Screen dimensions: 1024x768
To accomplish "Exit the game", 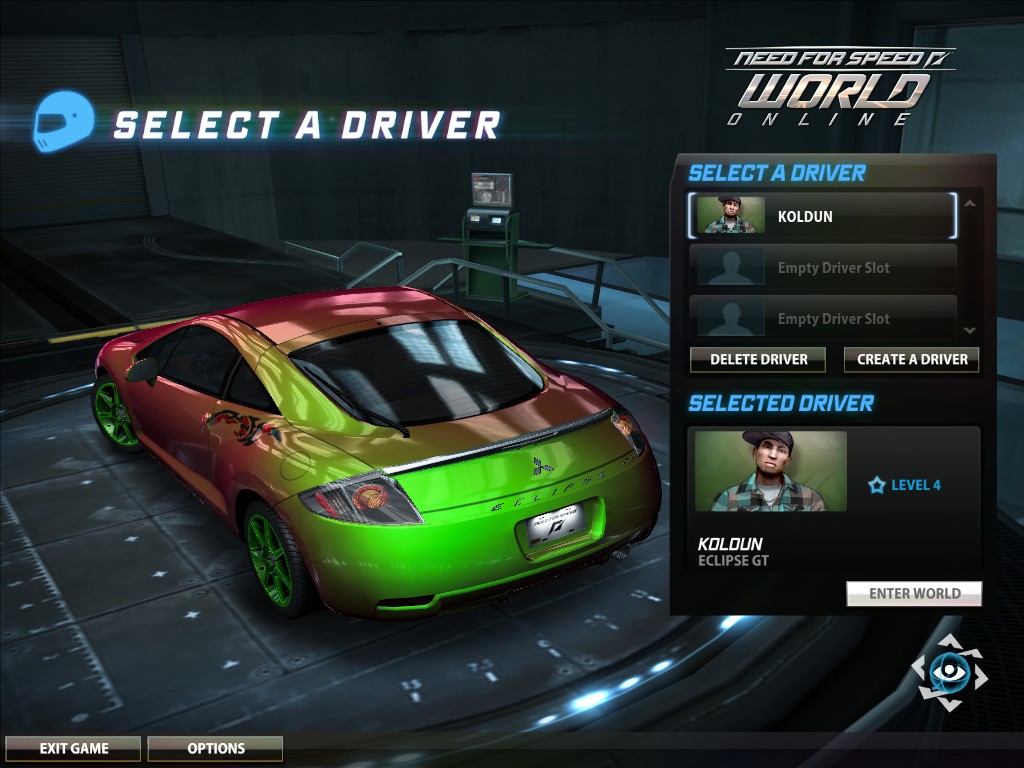I will (x=74, y=748).
